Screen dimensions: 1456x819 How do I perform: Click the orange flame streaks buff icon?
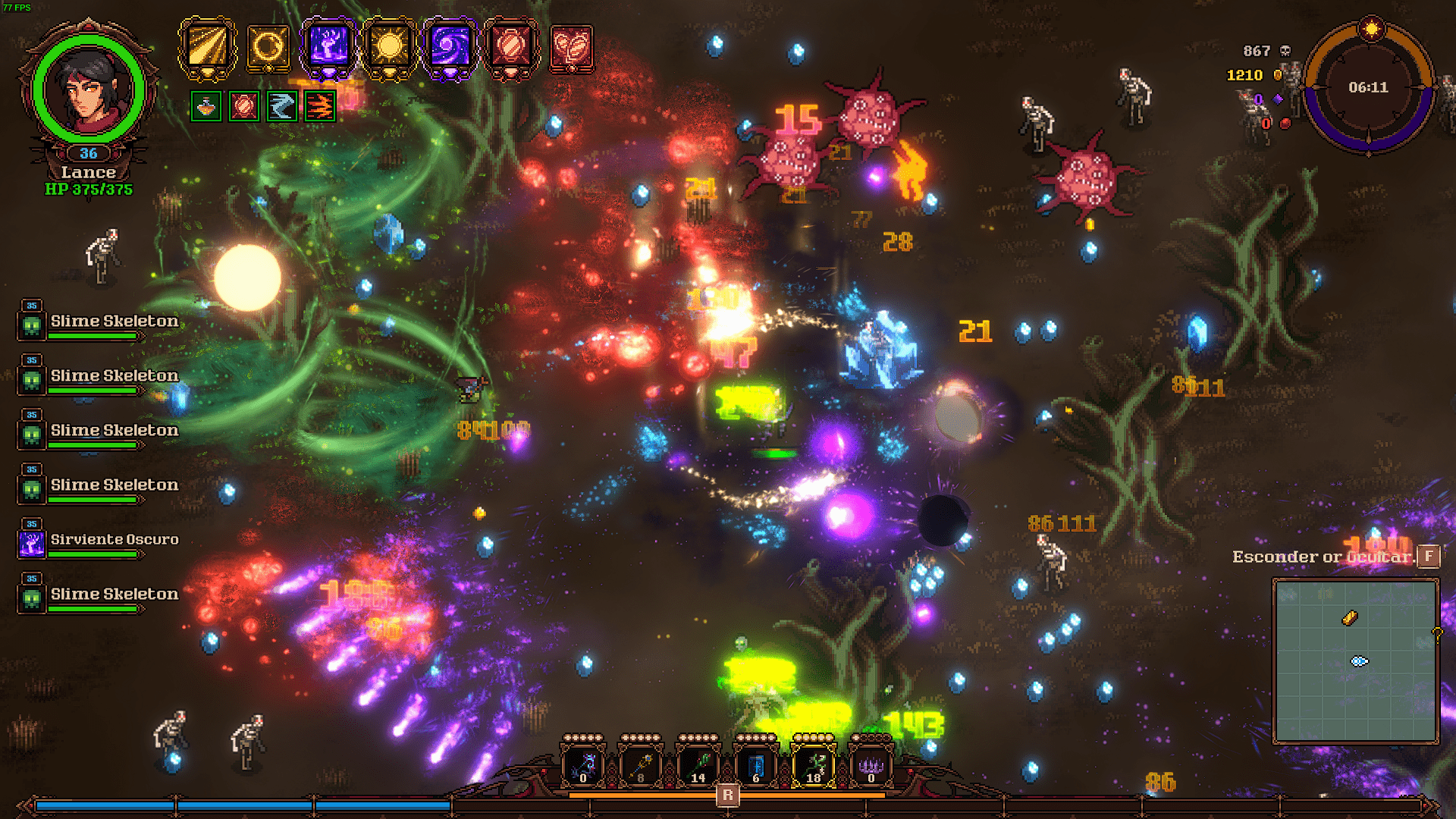(x=319, y=106)
